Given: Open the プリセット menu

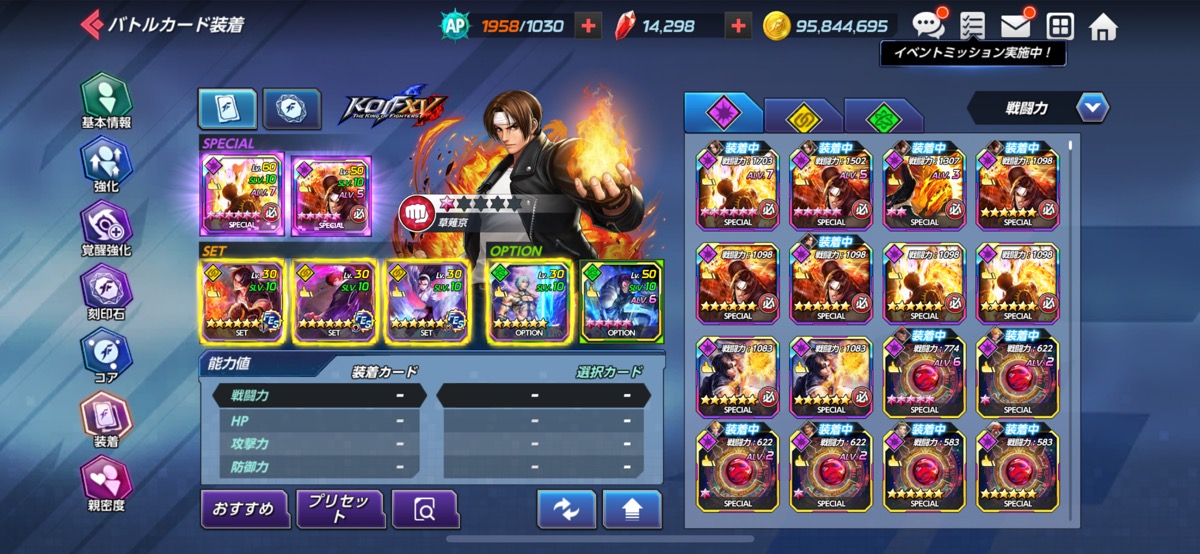Looking at the screenshot, I should tap(340, 509).
